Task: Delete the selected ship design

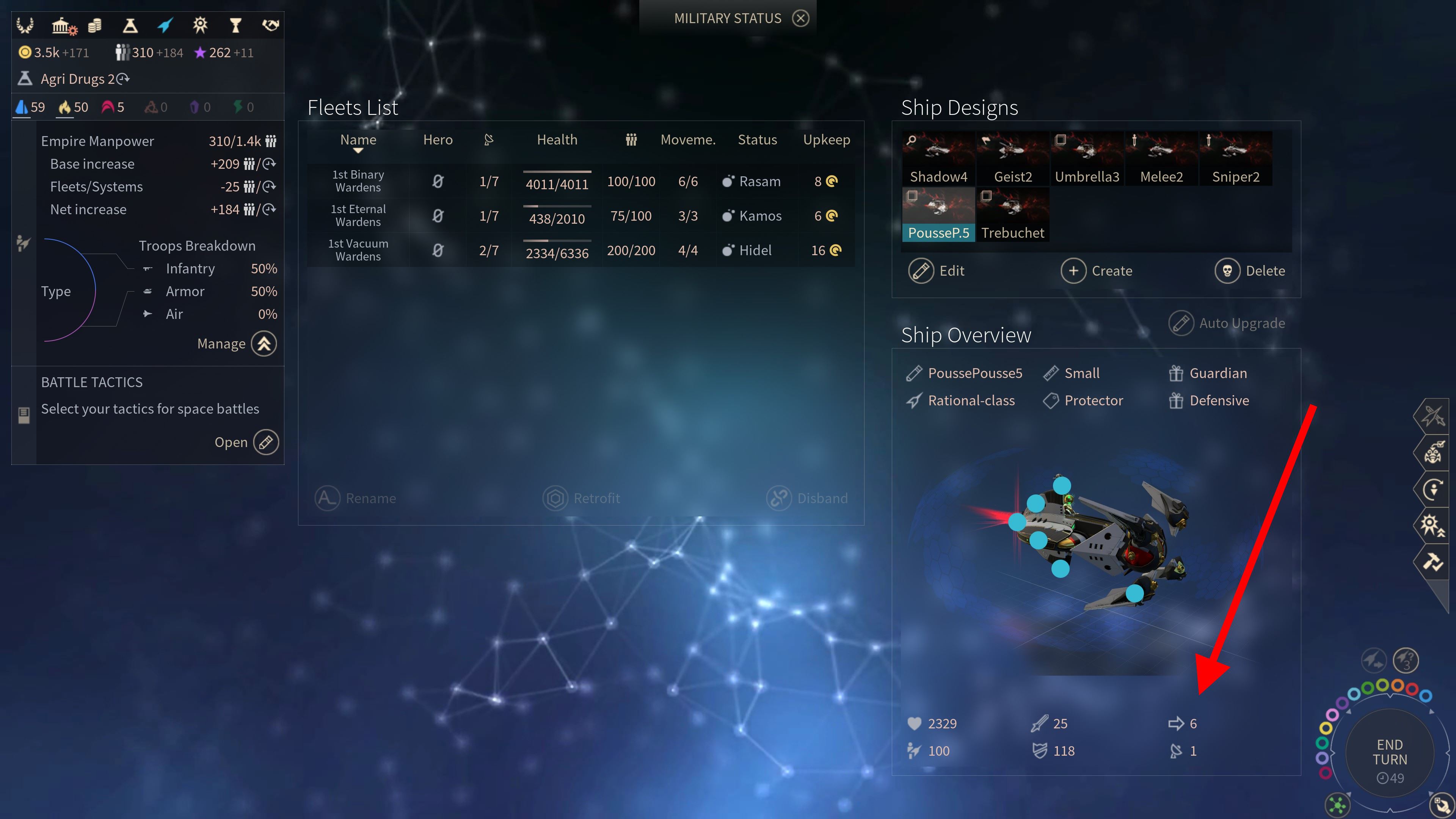Action: point(1250,271)
